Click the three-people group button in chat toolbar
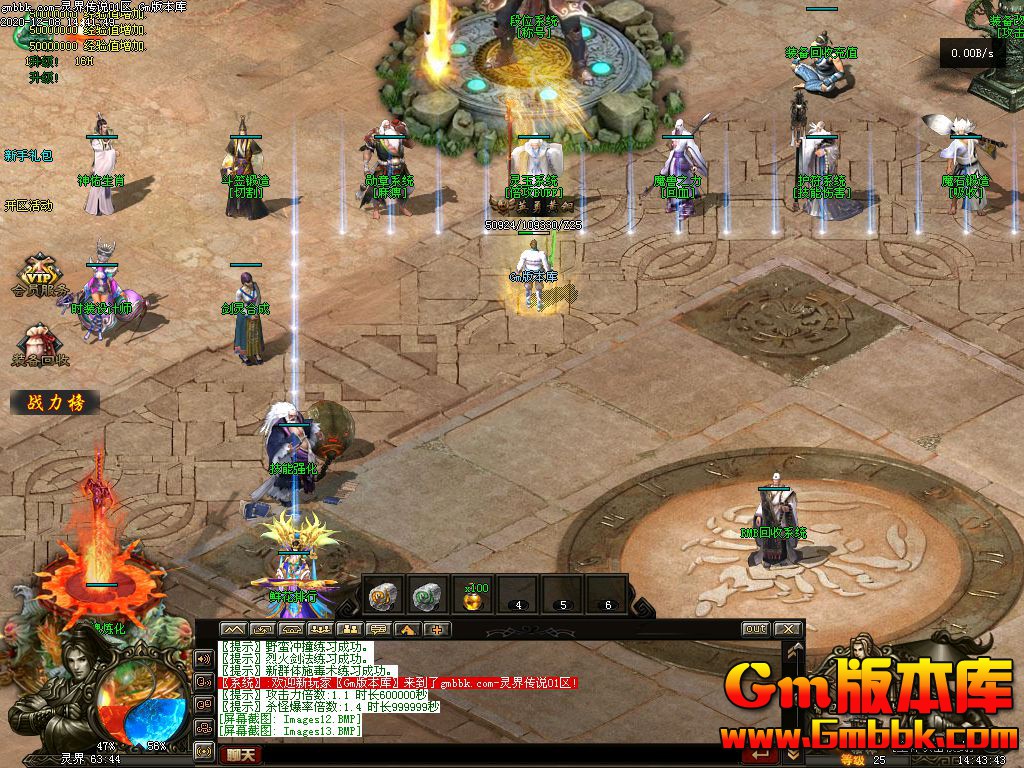Viewport: 1024px width, 768px height. [320, 630]
